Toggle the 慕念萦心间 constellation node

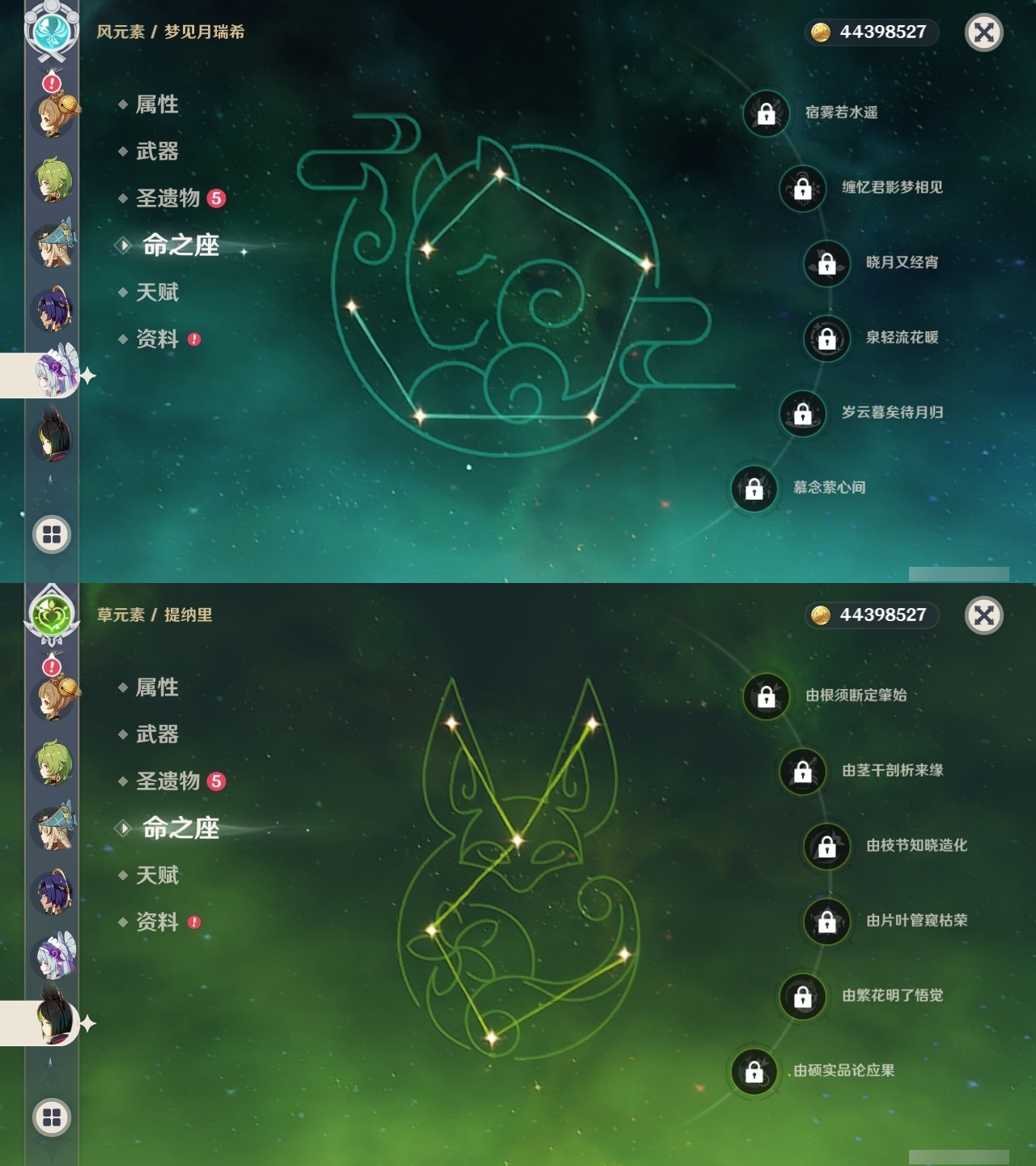coord(753,487)
